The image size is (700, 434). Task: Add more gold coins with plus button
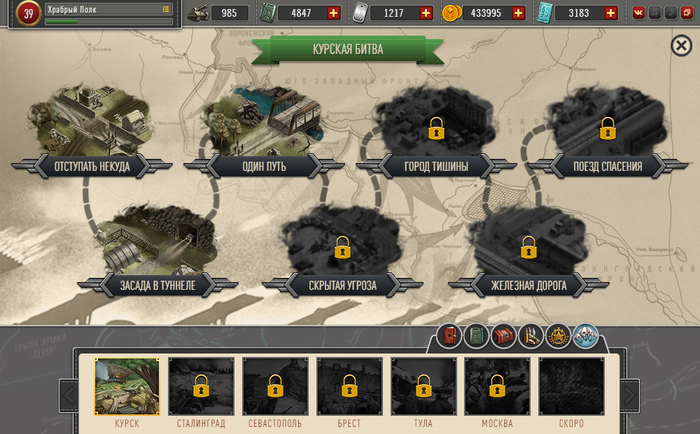pyautogui.click(x=517, y=13)
